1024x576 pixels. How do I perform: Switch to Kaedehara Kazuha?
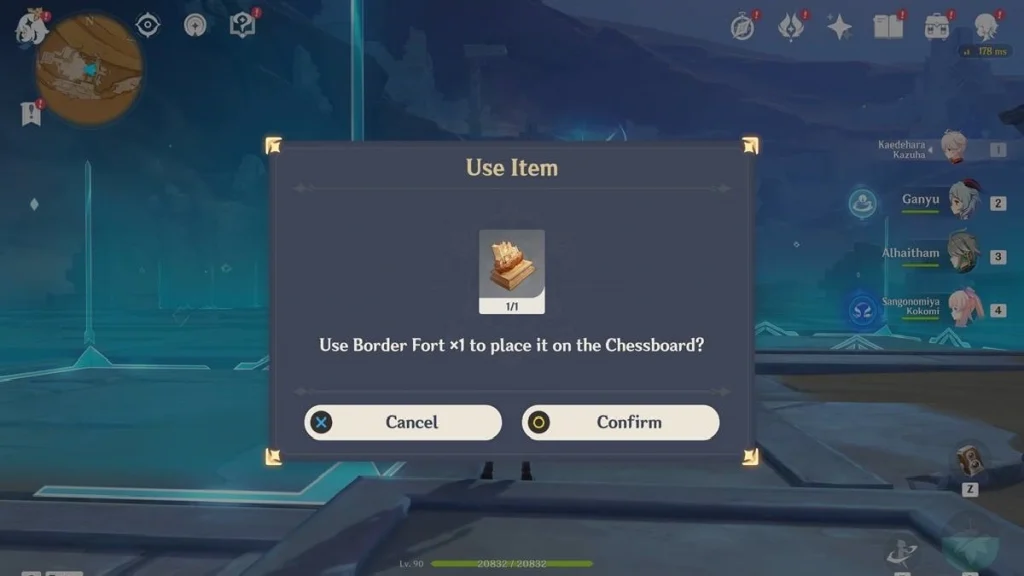(955, 149)
